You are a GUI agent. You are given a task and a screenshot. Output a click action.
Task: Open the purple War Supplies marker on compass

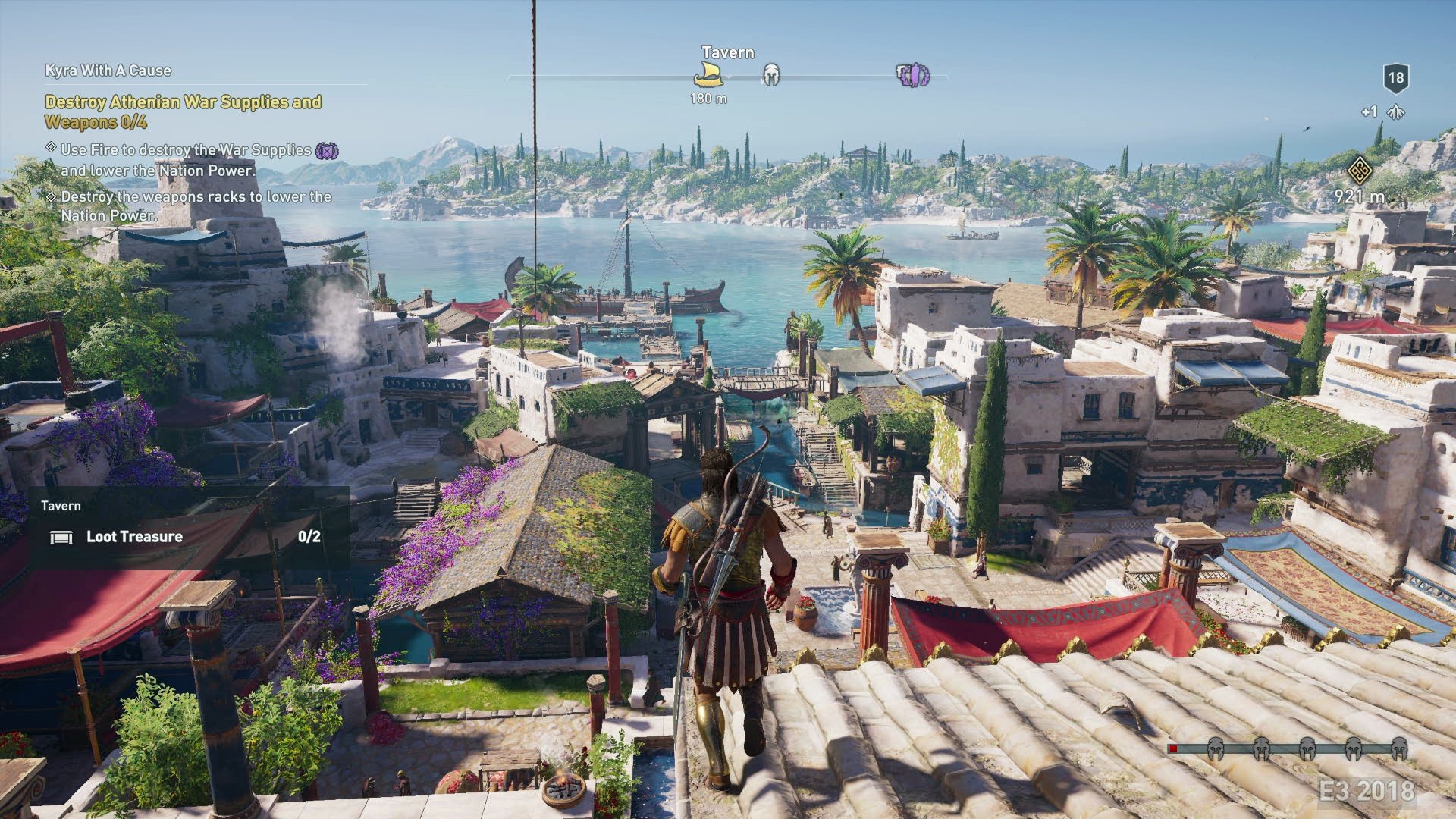pyautogui.click(x=913, y=76)
